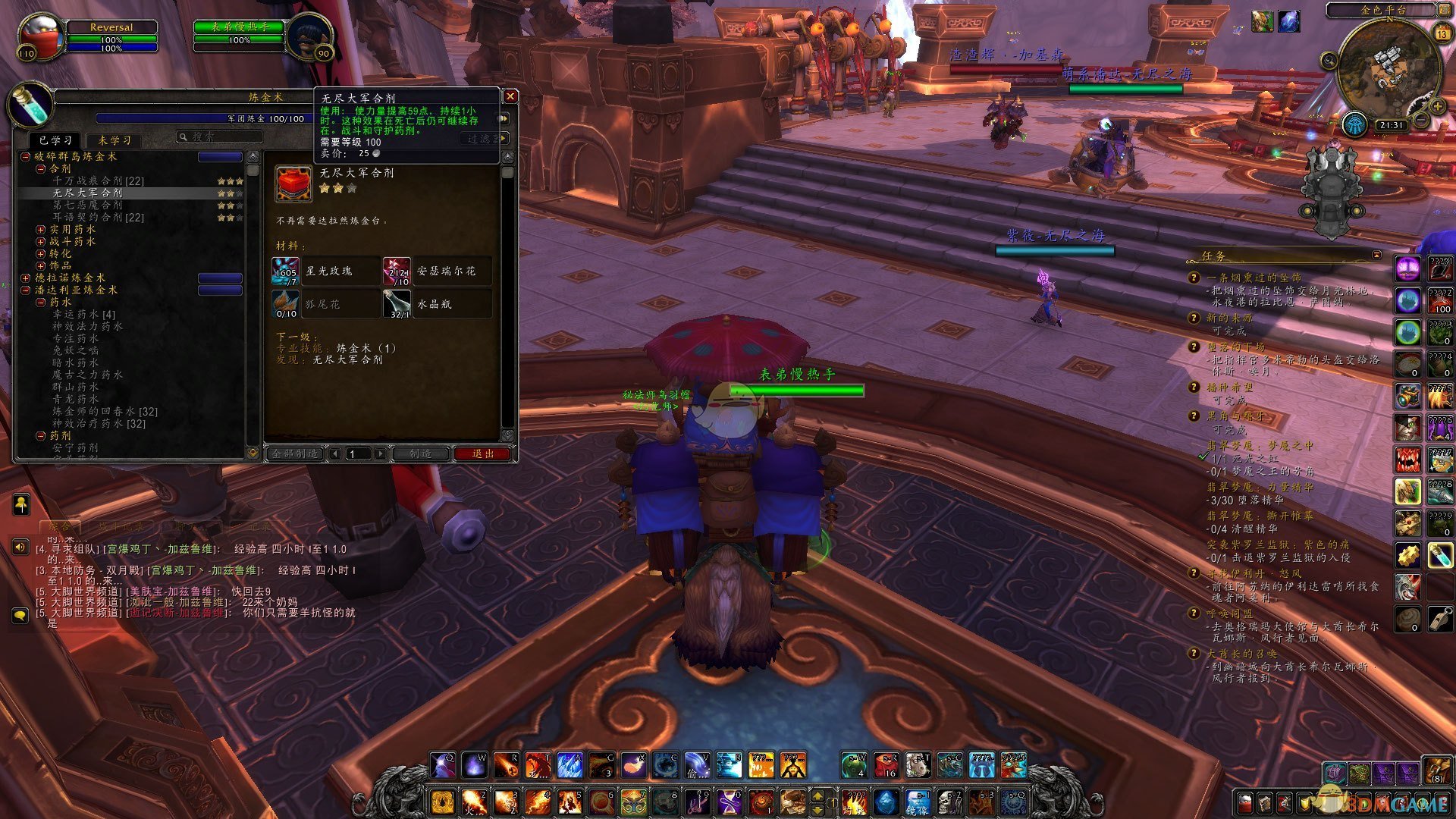Image resolution: width=1456 pixels, height=819 pixels.
Task: Switch to the 未学习 unlearned recipes tab
Action: pyautogui.click(x=115, y=140)
